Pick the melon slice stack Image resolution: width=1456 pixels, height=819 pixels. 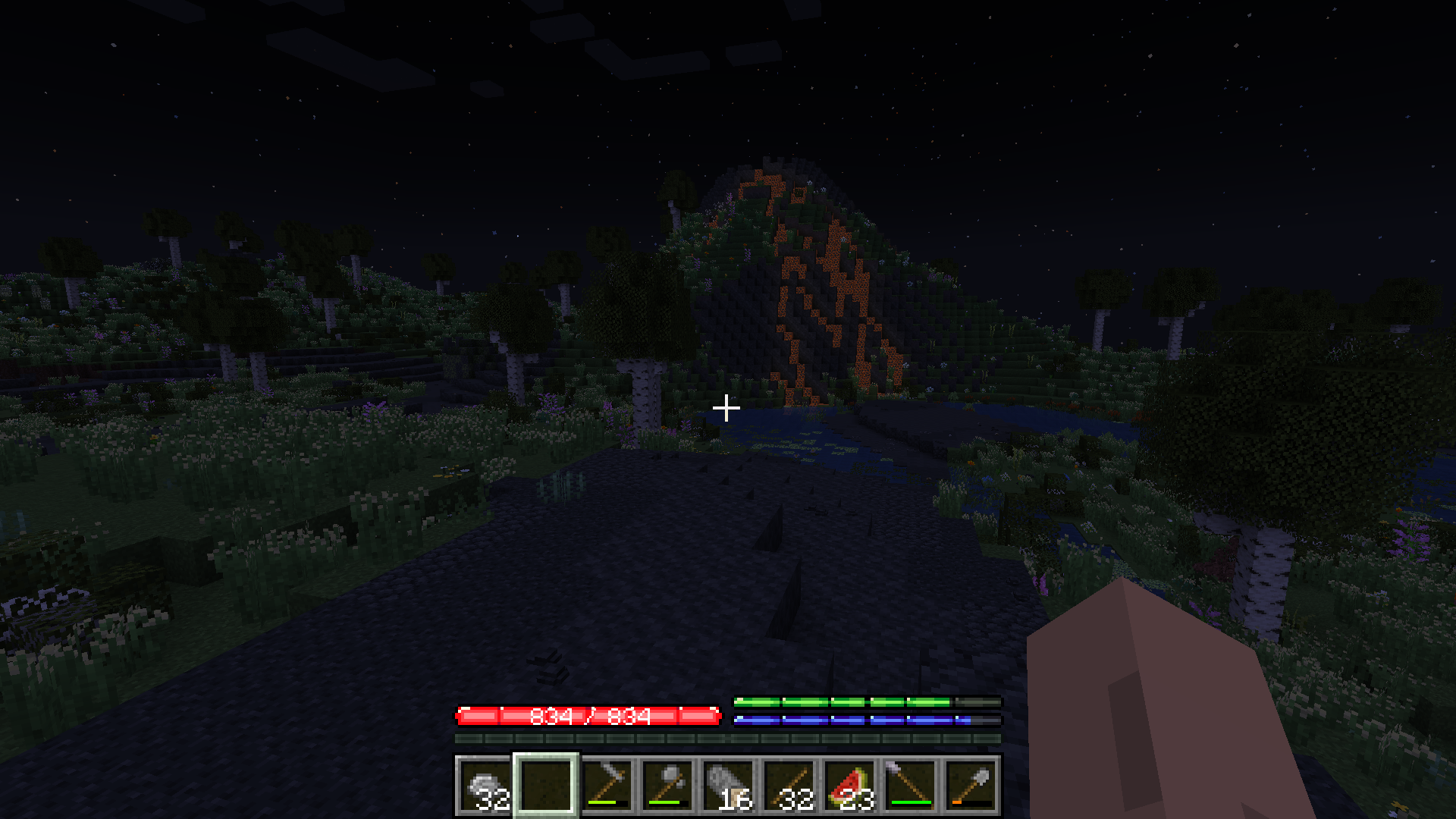[x=849, y=785]
